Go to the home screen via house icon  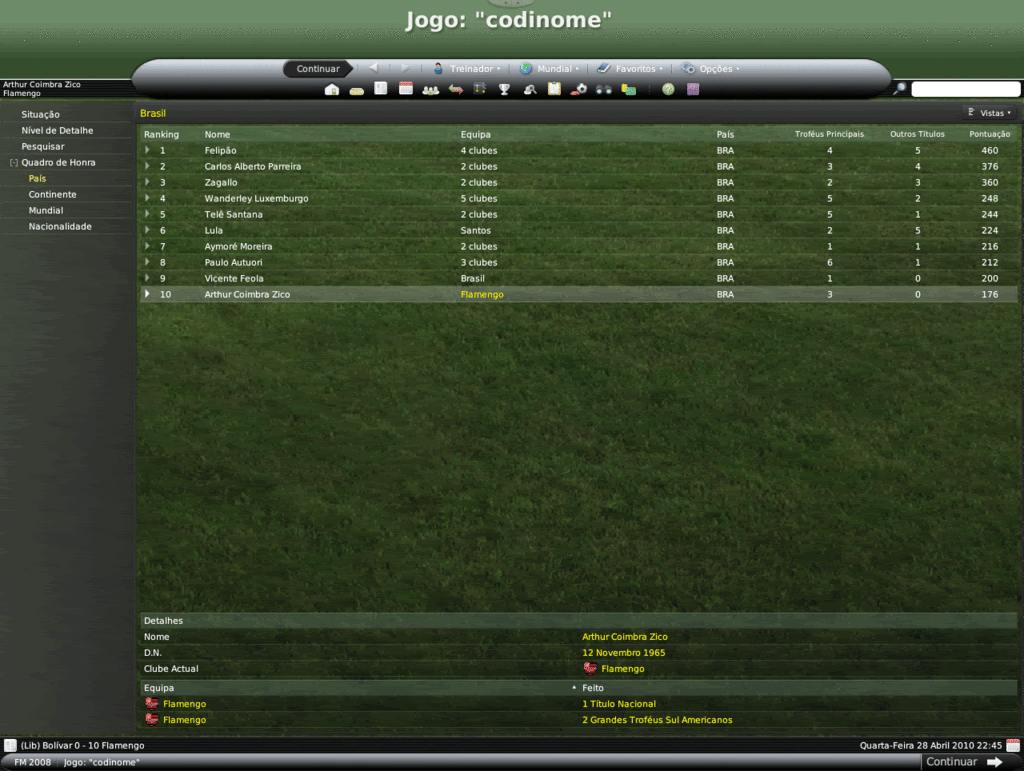pyautogui.click(x=332, y=90)
